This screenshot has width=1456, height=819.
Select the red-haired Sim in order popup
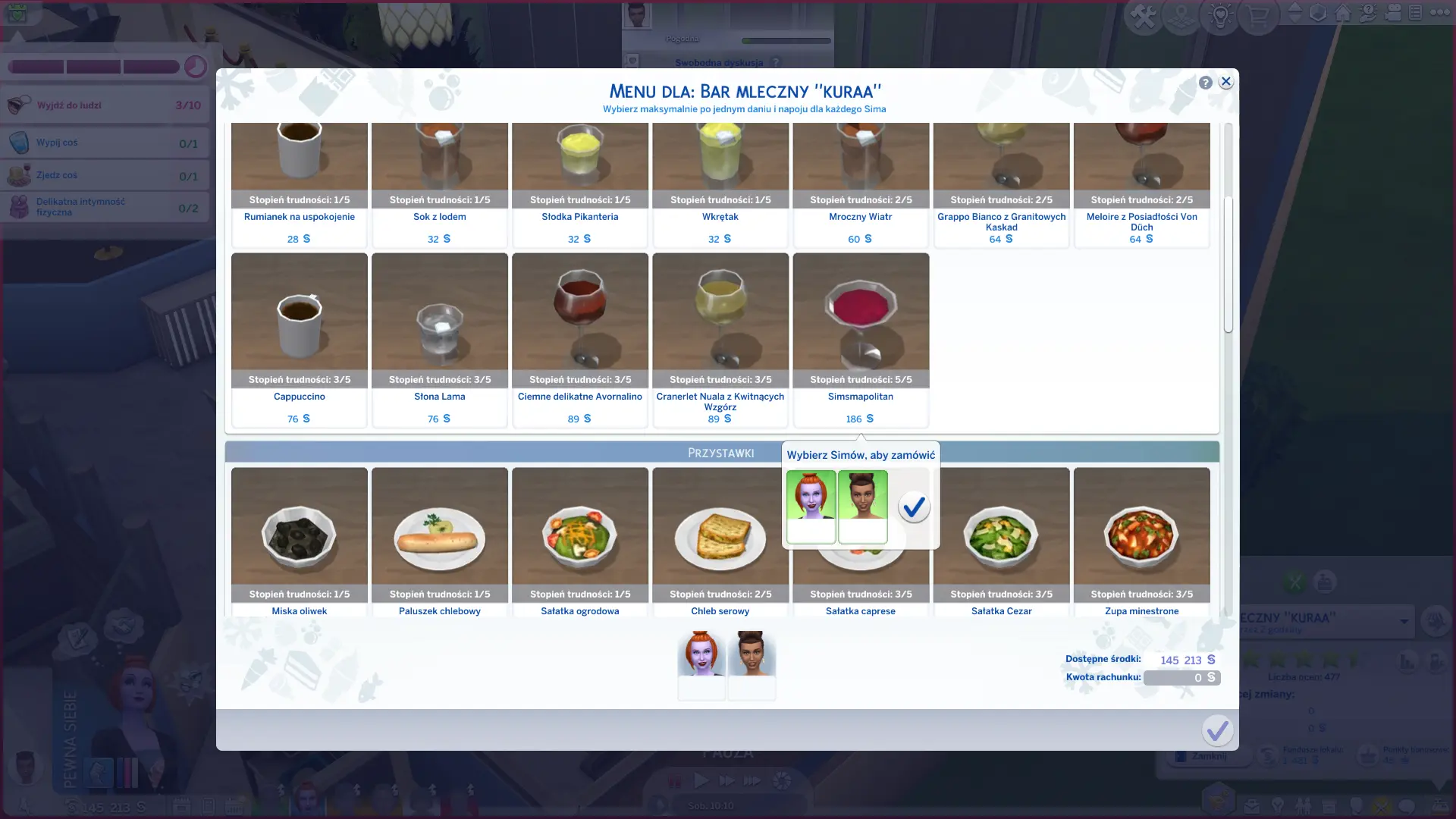[x=811, y=505]
